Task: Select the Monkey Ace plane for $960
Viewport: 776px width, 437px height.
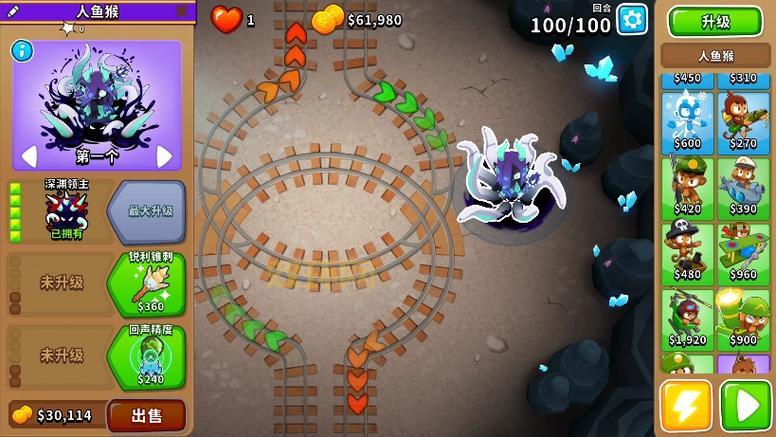Action: (743, 253)
